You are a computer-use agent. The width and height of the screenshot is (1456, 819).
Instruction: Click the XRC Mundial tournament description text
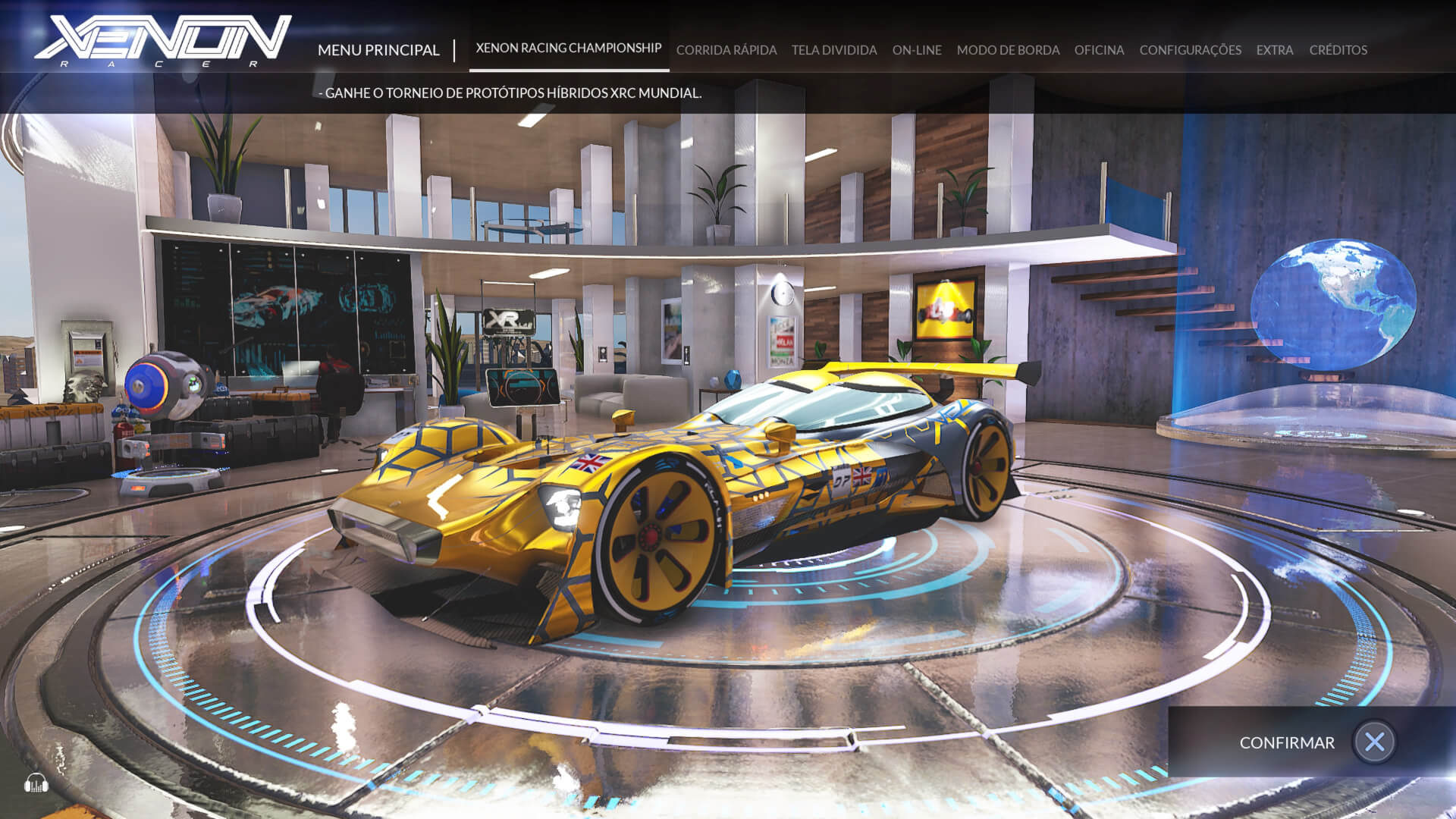point(511,94)
